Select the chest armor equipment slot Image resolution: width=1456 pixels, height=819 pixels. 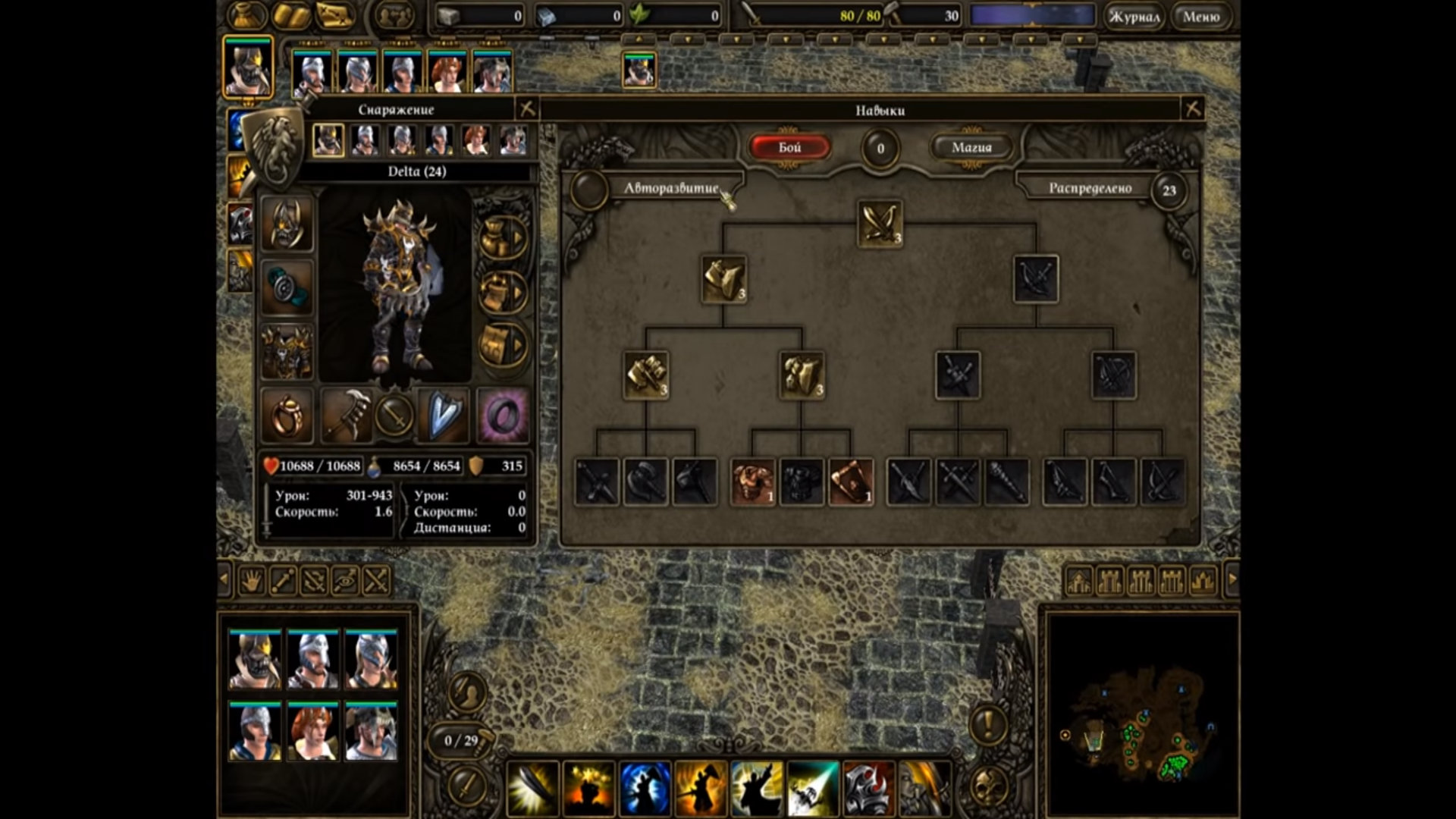tap(287, 351)
